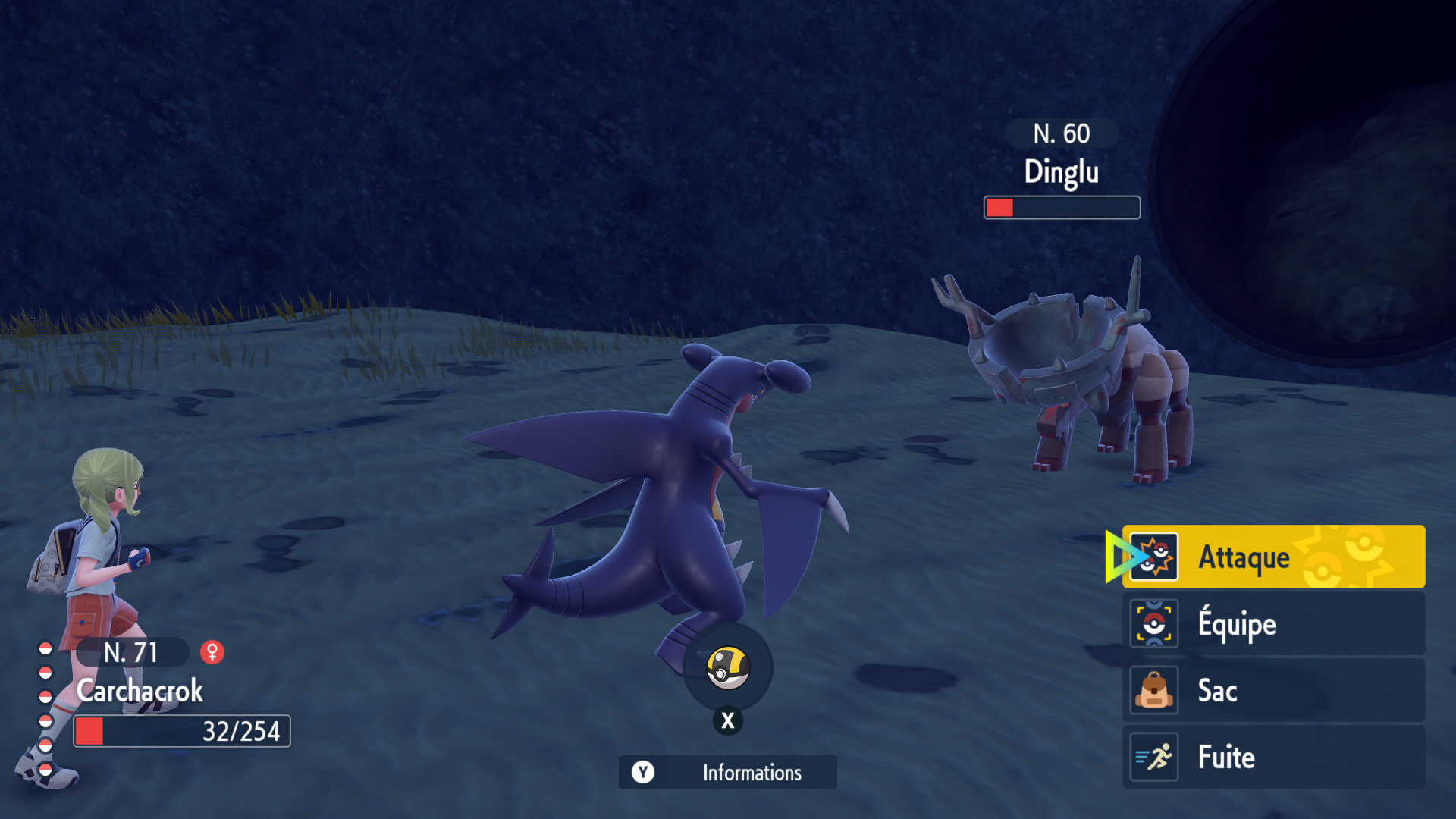The width and height of the screenshot is (1456, 819).
Task: Select the Attaque attack icon
Action: coord(1153,556)
